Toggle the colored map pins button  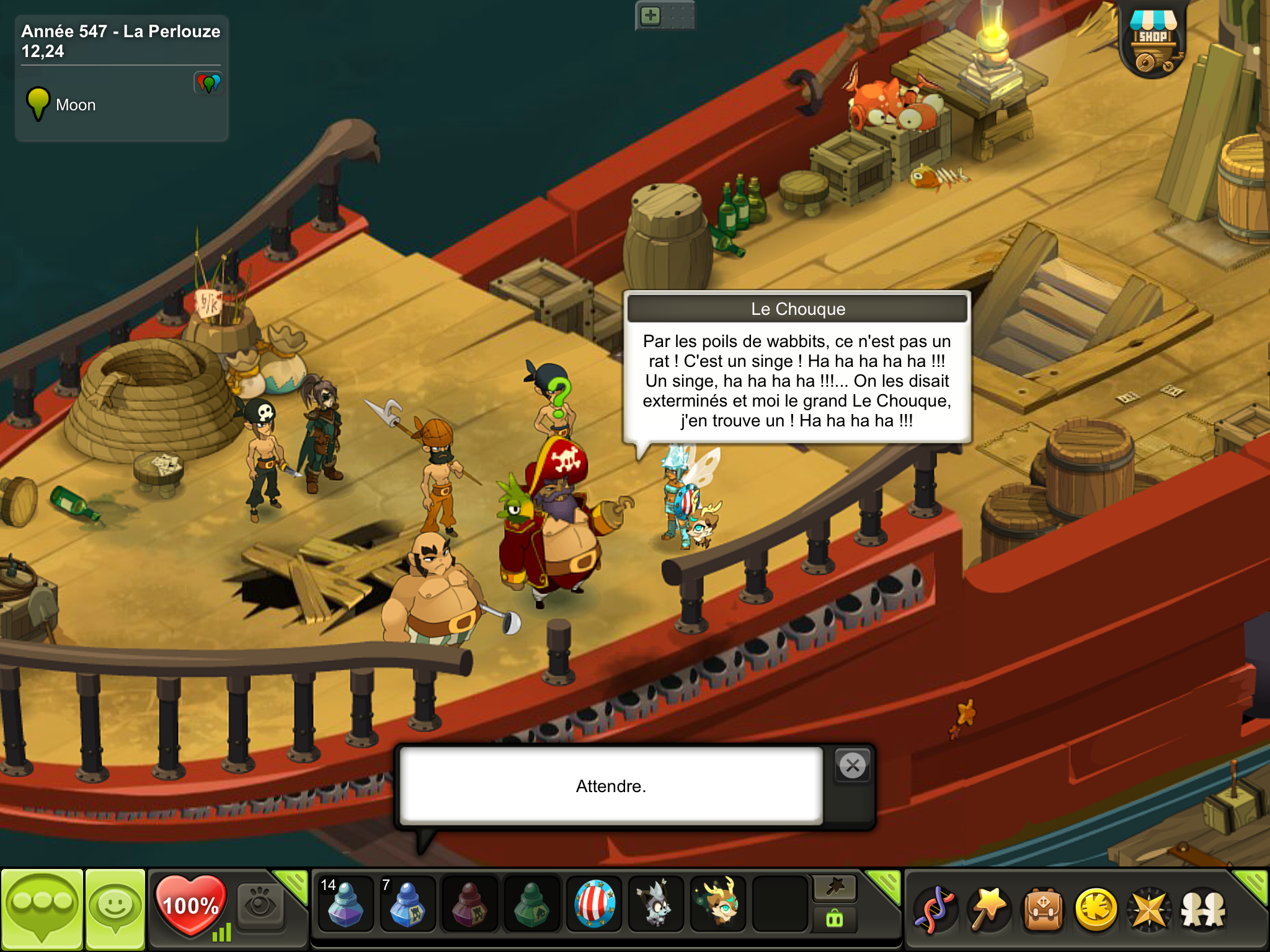click(x=208, y=82)
